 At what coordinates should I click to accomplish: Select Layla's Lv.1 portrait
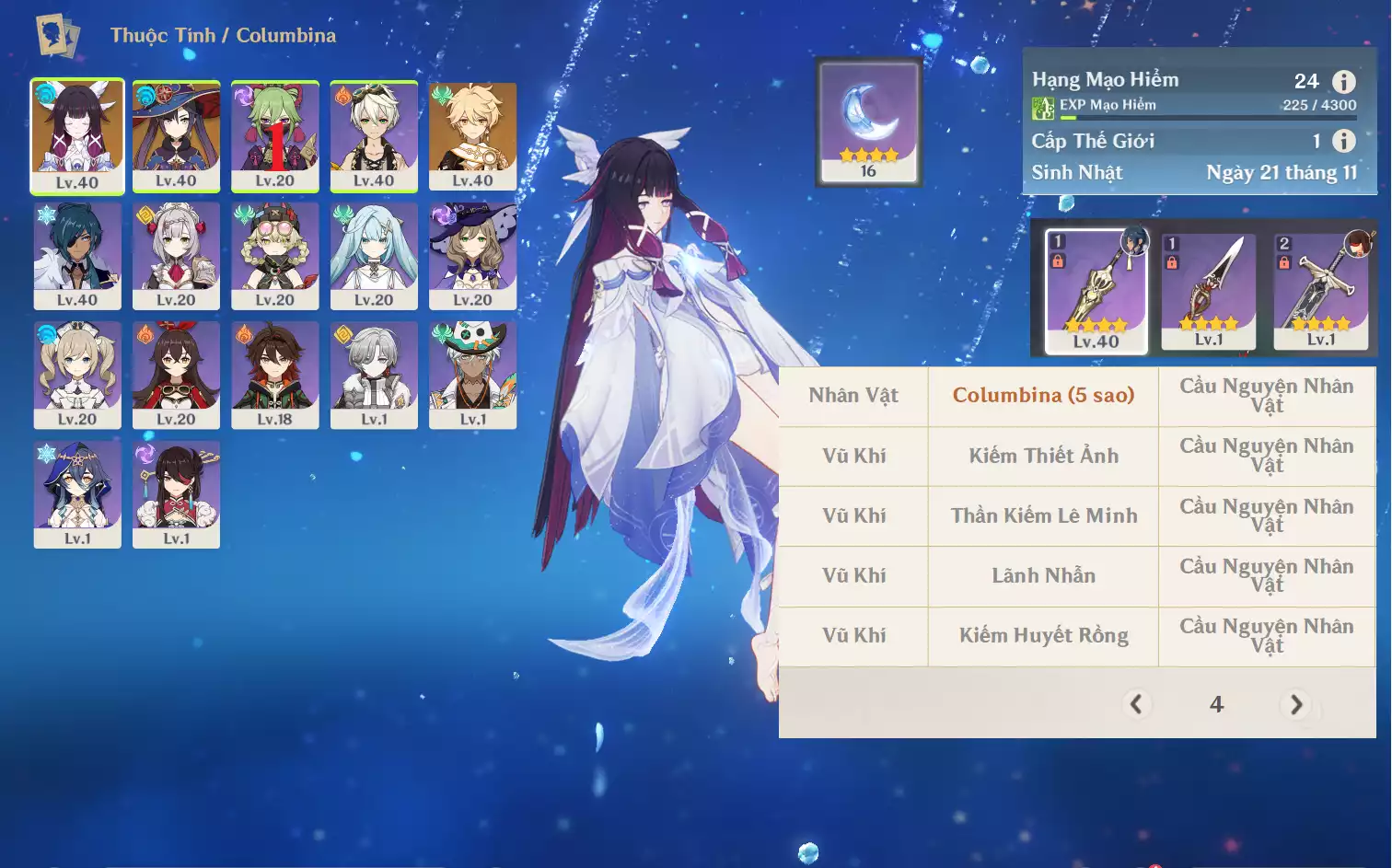(x=77, y=493)
